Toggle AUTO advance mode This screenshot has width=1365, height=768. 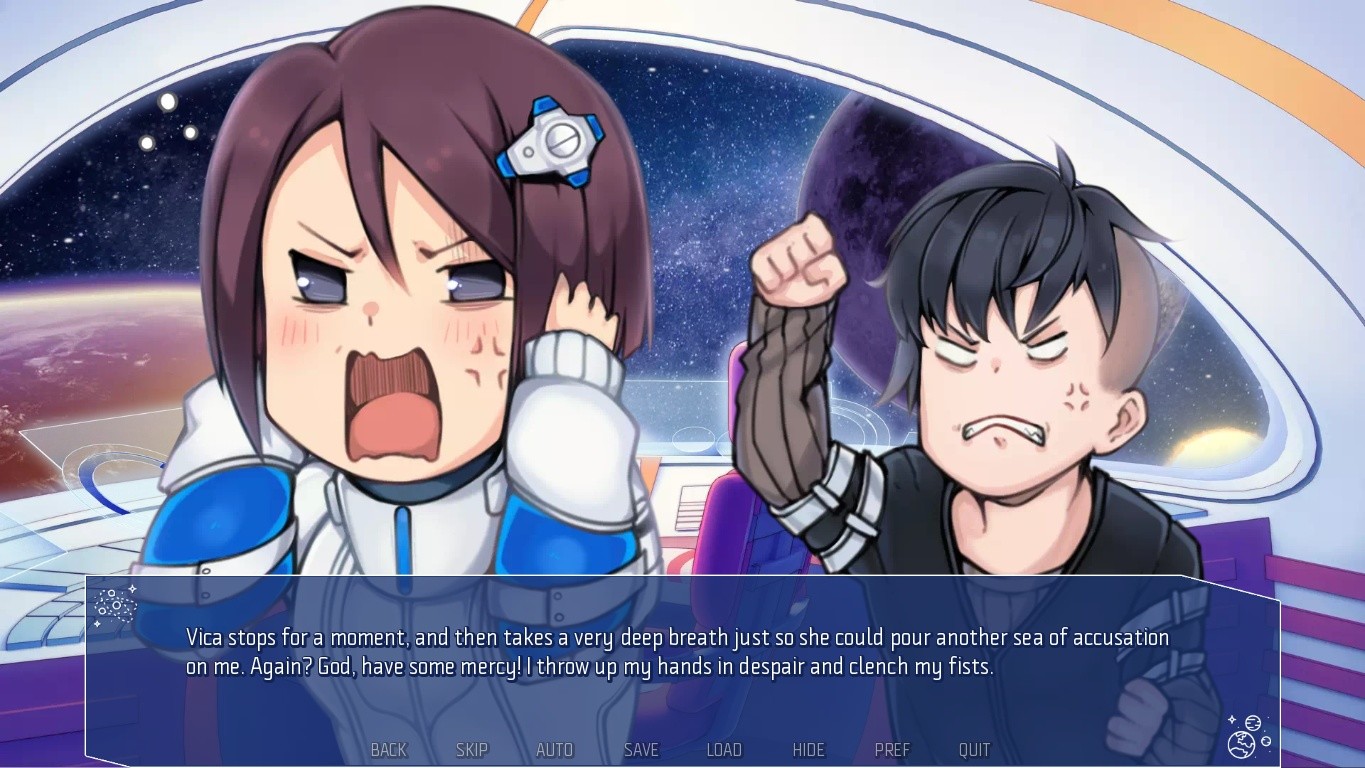pos(555,750)
